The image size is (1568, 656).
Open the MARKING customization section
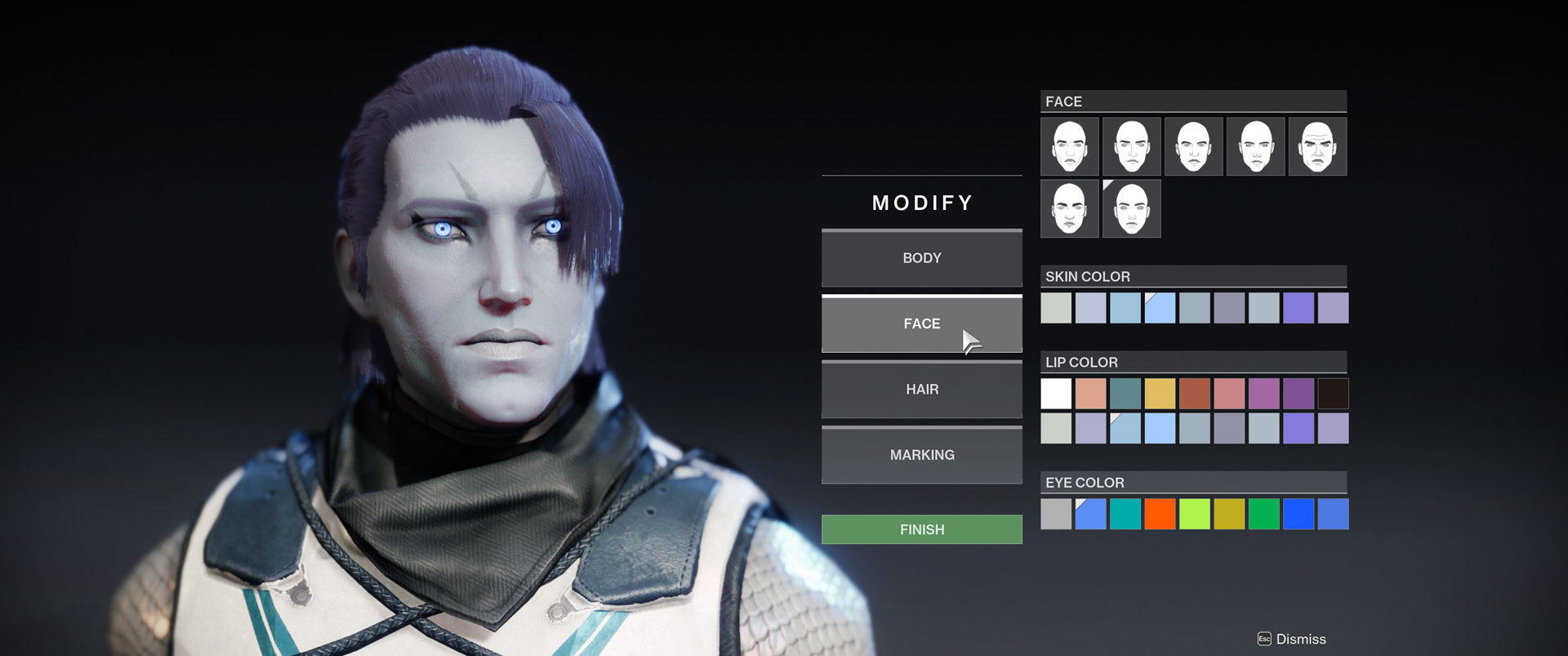[921, 455]
